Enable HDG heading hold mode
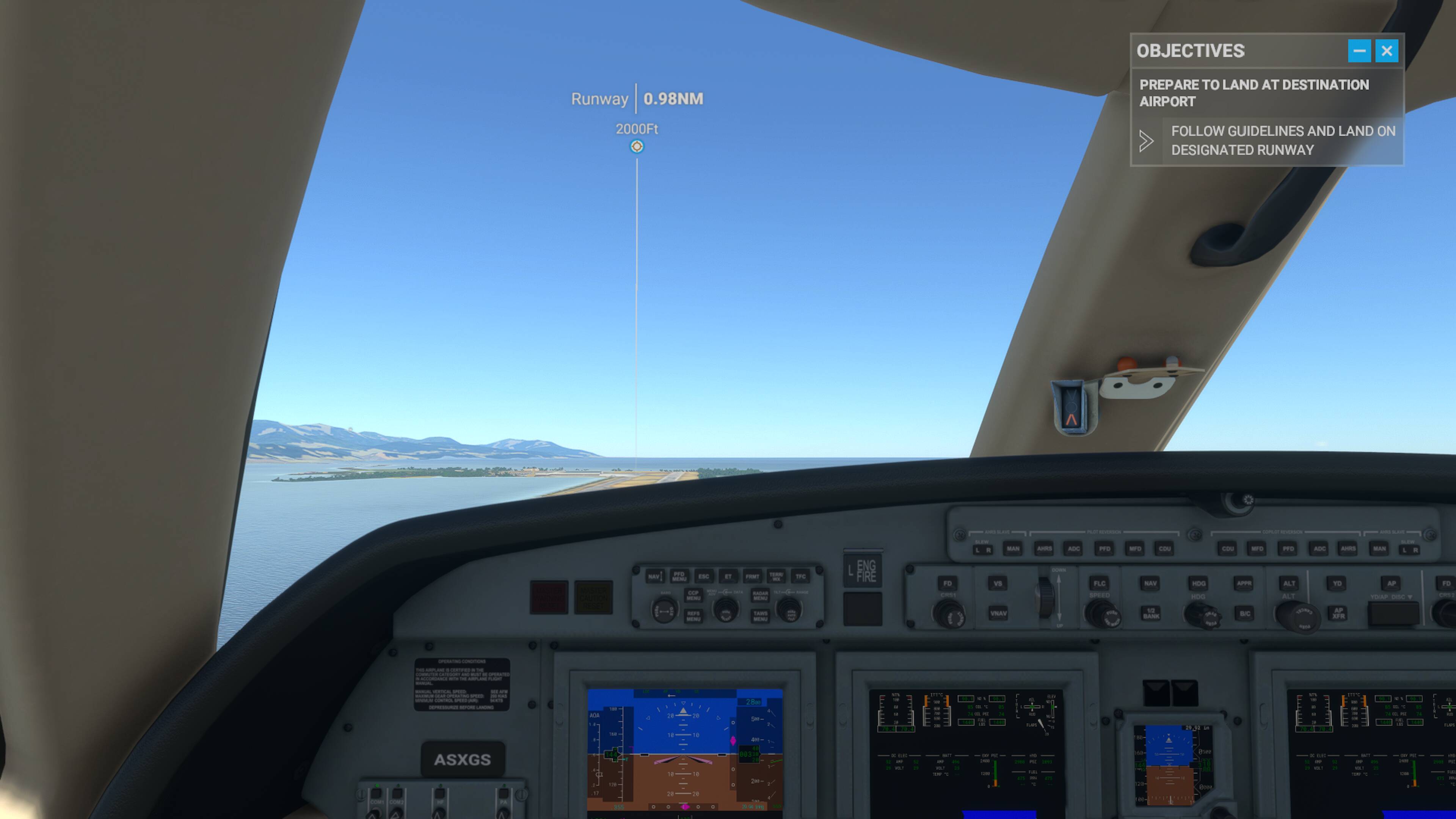The width and height of the screenshot is (1456, 819). tap(1199, 584)
